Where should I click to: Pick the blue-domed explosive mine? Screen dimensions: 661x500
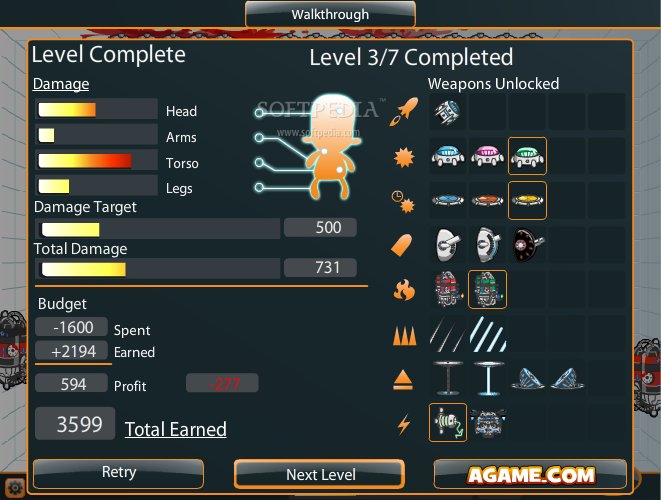coord(448,156)
